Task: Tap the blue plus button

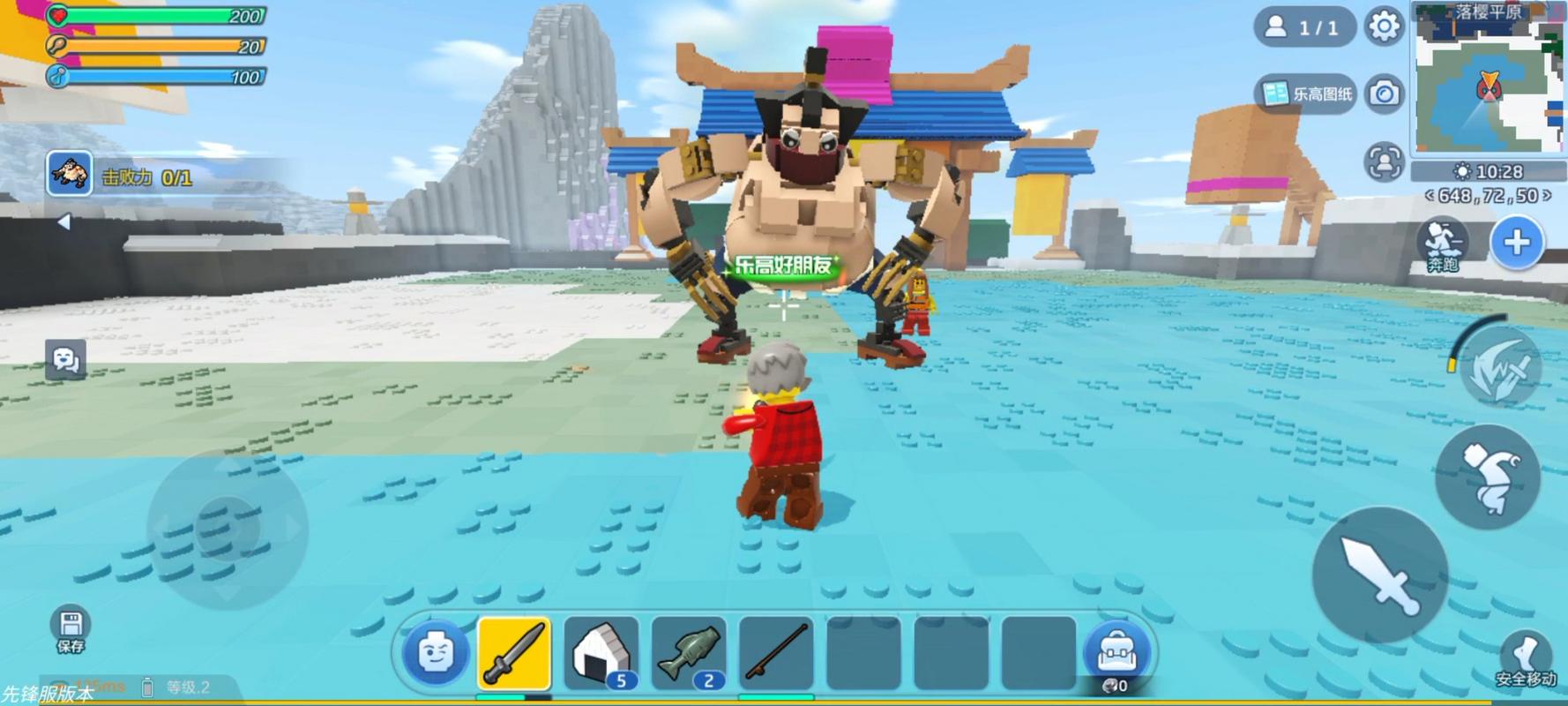Action: (x=1517, y=243)
